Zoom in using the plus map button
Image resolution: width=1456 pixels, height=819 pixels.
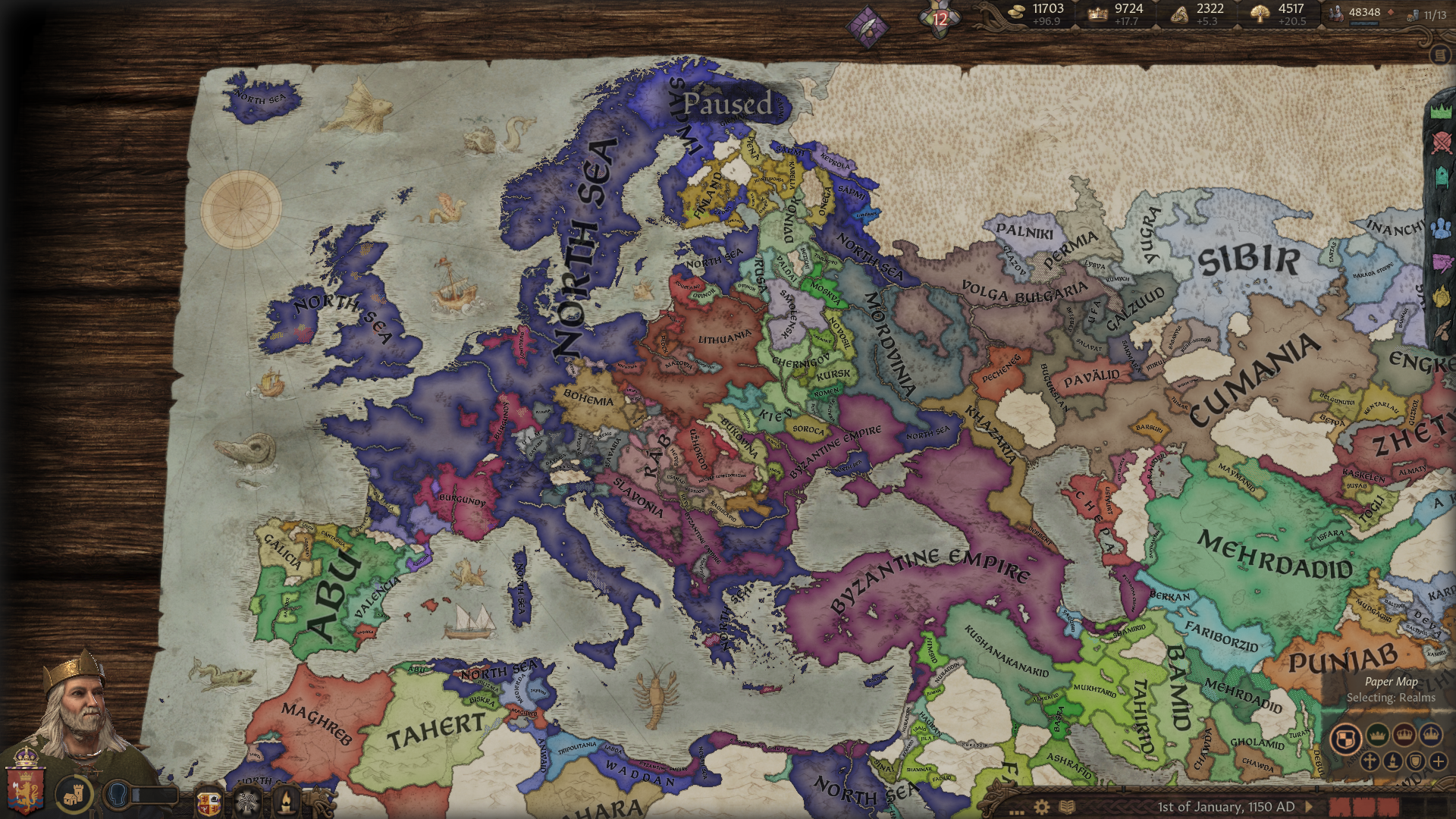[1439, 762]
